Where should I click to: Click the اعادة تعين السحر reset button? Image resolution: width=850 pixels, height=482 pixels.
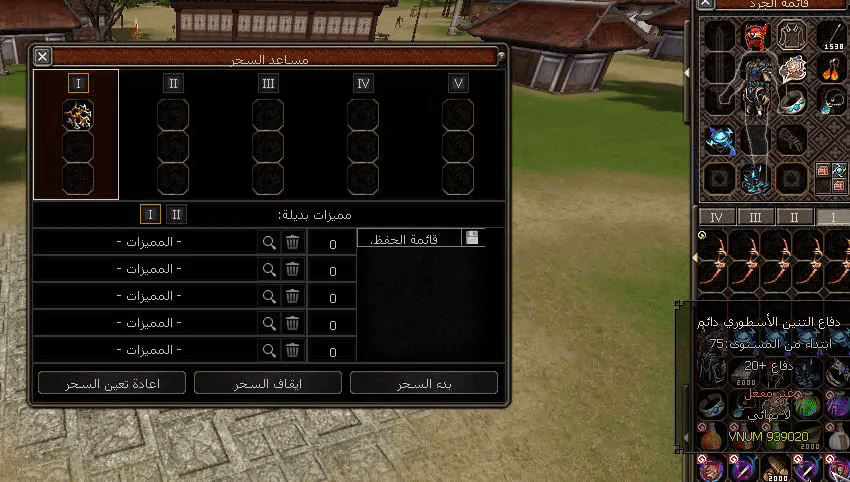[111, 383]
